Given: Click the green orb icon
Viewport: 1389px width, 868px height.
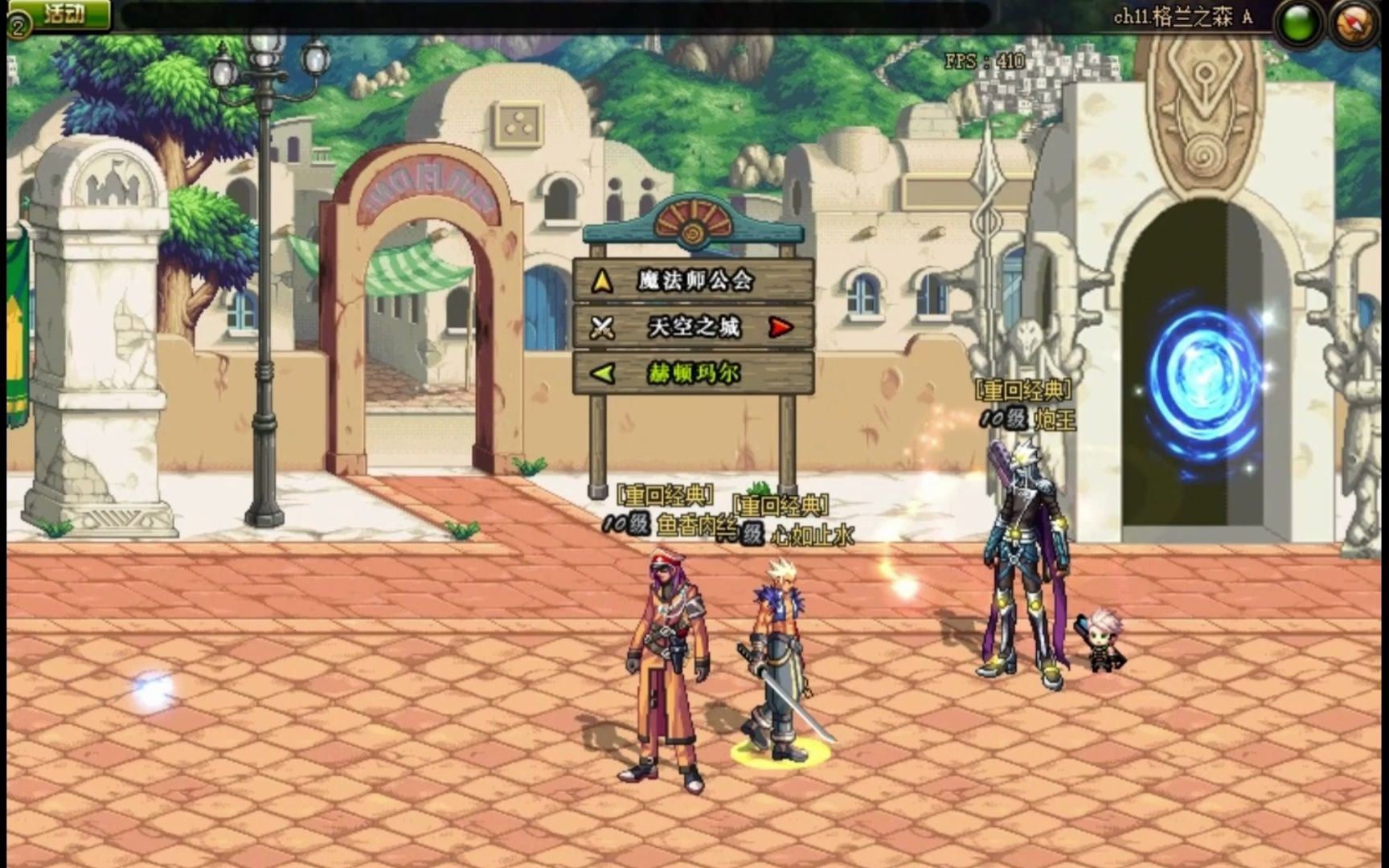Looking at the screenshot, I should 1298,23.
